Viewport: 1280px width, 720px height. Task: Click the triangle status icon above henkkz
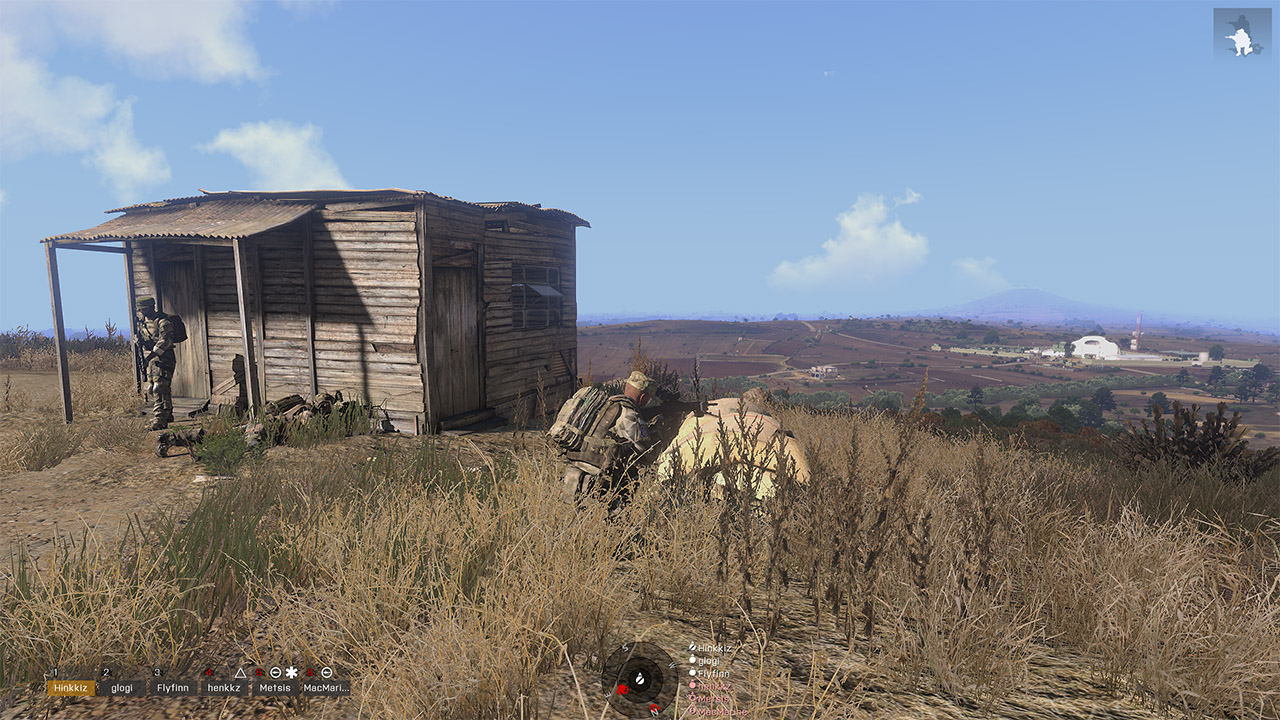pyautogui.click(x=240, y=672)
